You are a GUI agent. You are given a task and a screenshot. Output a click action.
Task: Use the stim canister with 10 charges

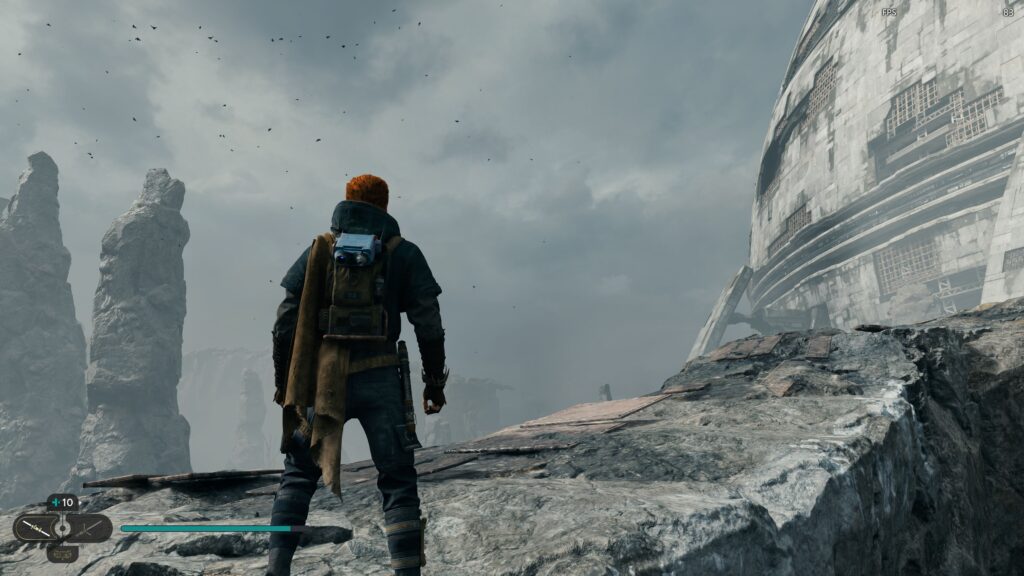[62, 502]
